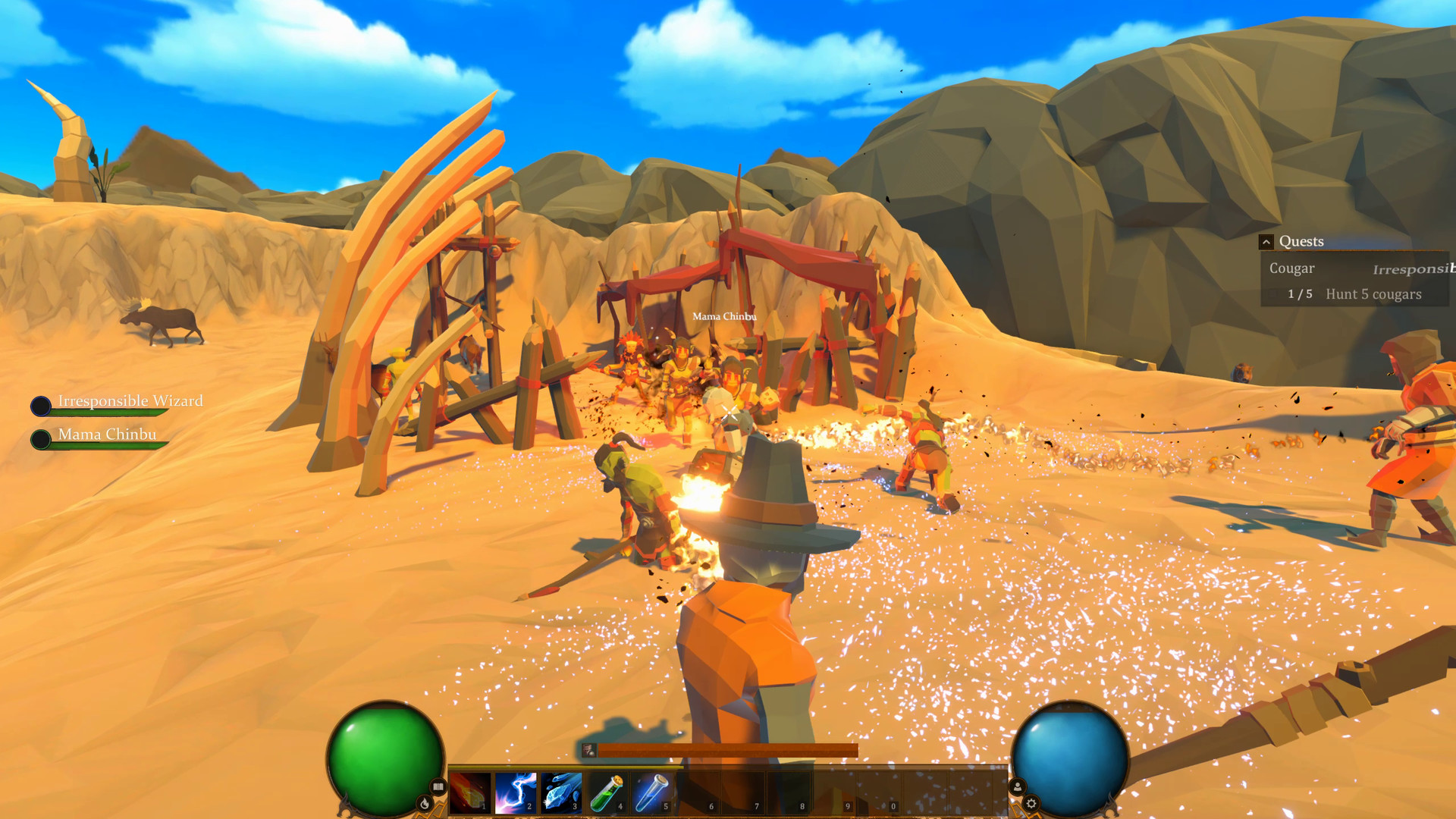Open the character icon beside the mana orb

tap(1017, 786)
